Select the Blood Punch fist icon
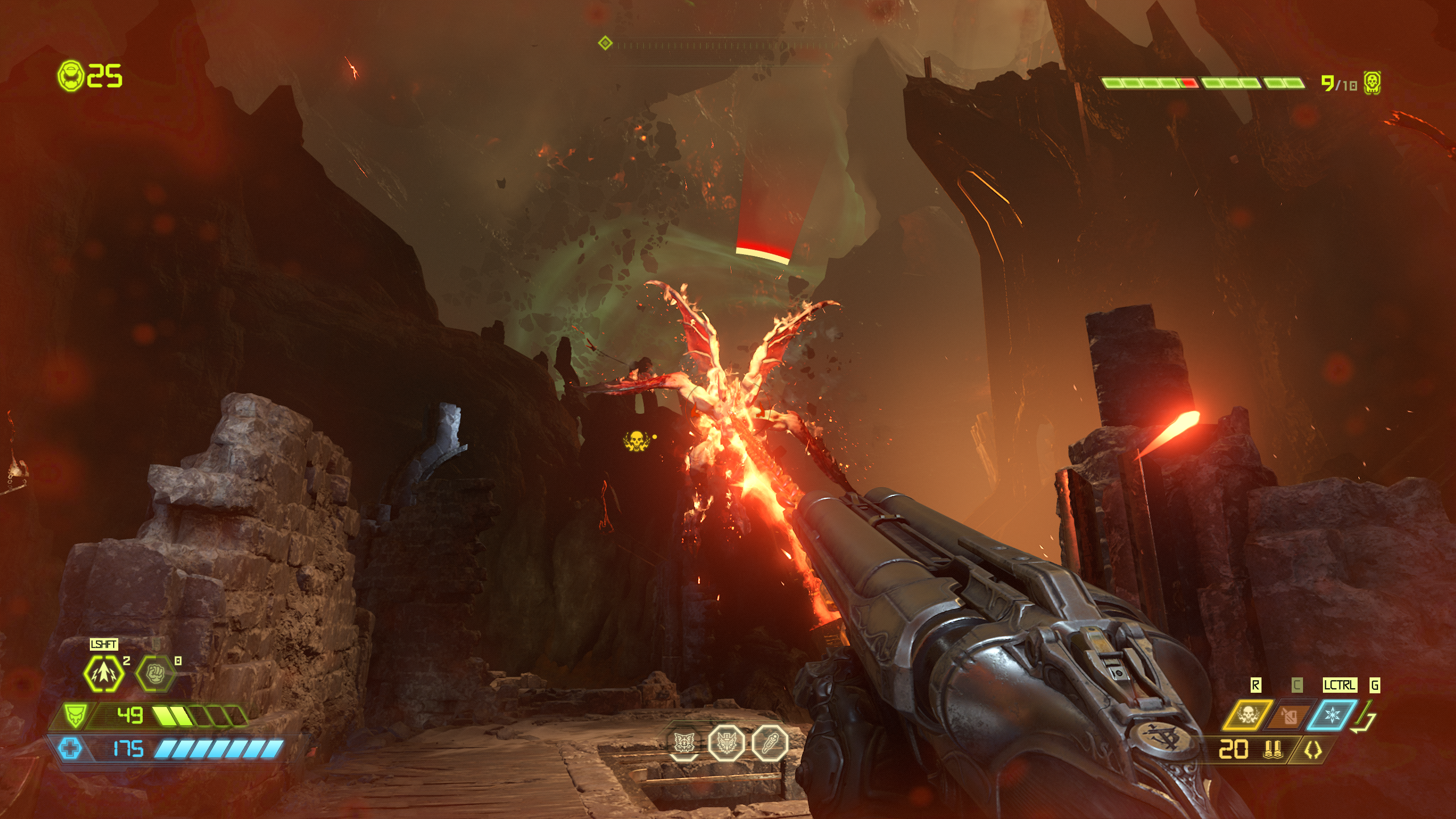This screenshot has width=1456, height=819. coord(155,674)
